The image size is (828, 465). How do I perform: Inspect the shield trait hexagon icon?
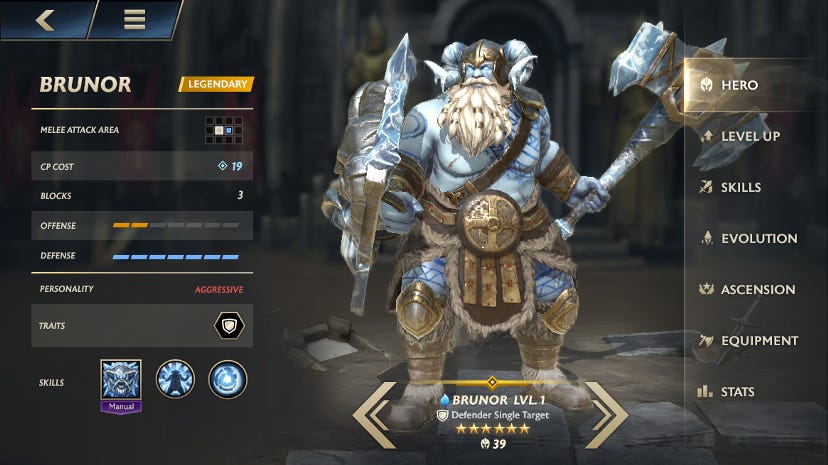click(228, 327)
